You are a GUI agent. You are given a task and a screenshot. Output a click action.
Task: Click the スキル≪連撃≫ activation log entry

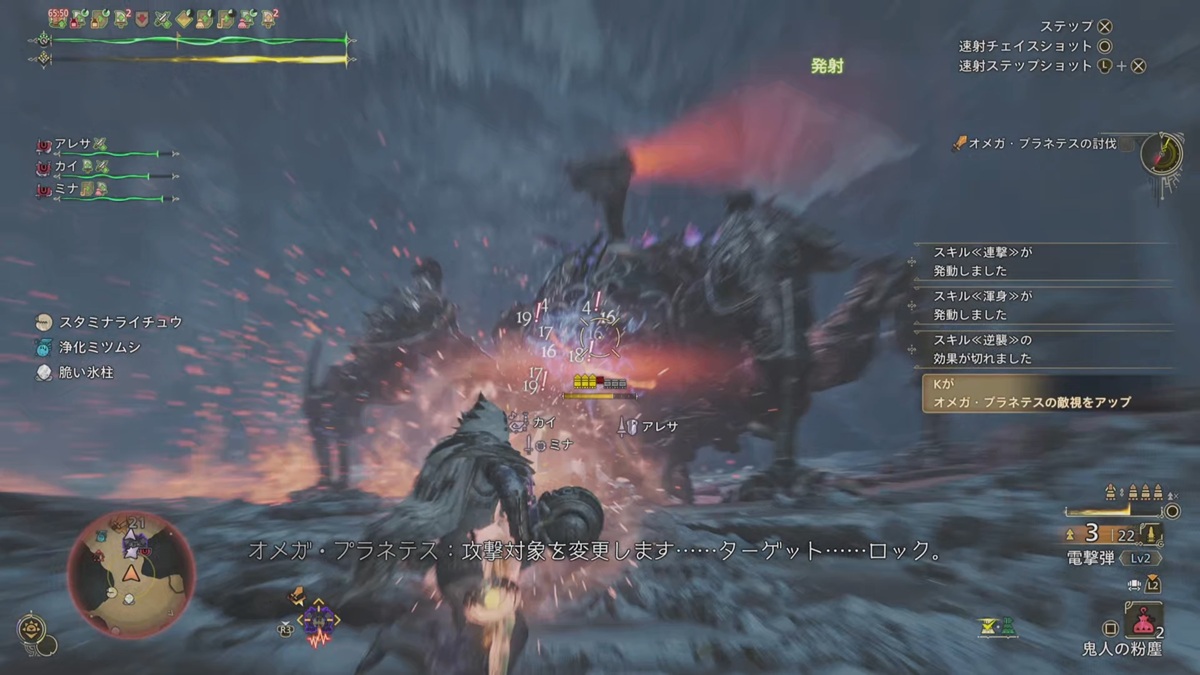click(x=1040, y=261)
